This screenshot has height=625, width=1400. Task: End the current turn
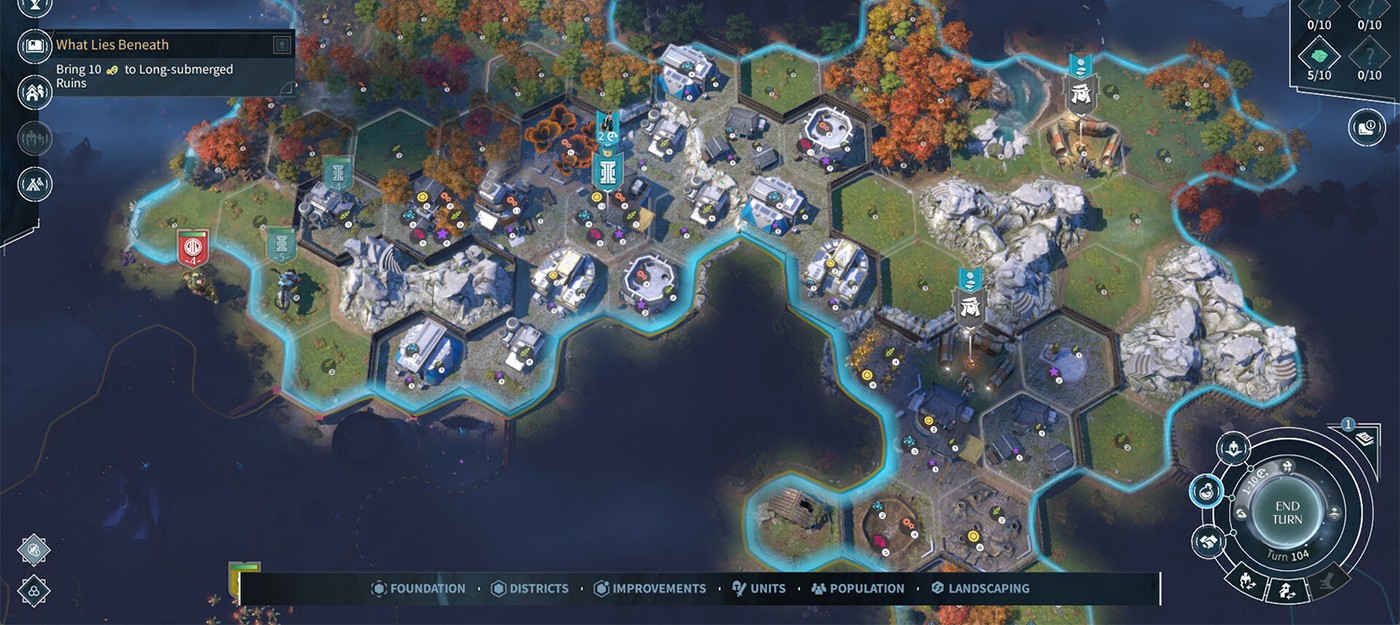coord(1287,513)
